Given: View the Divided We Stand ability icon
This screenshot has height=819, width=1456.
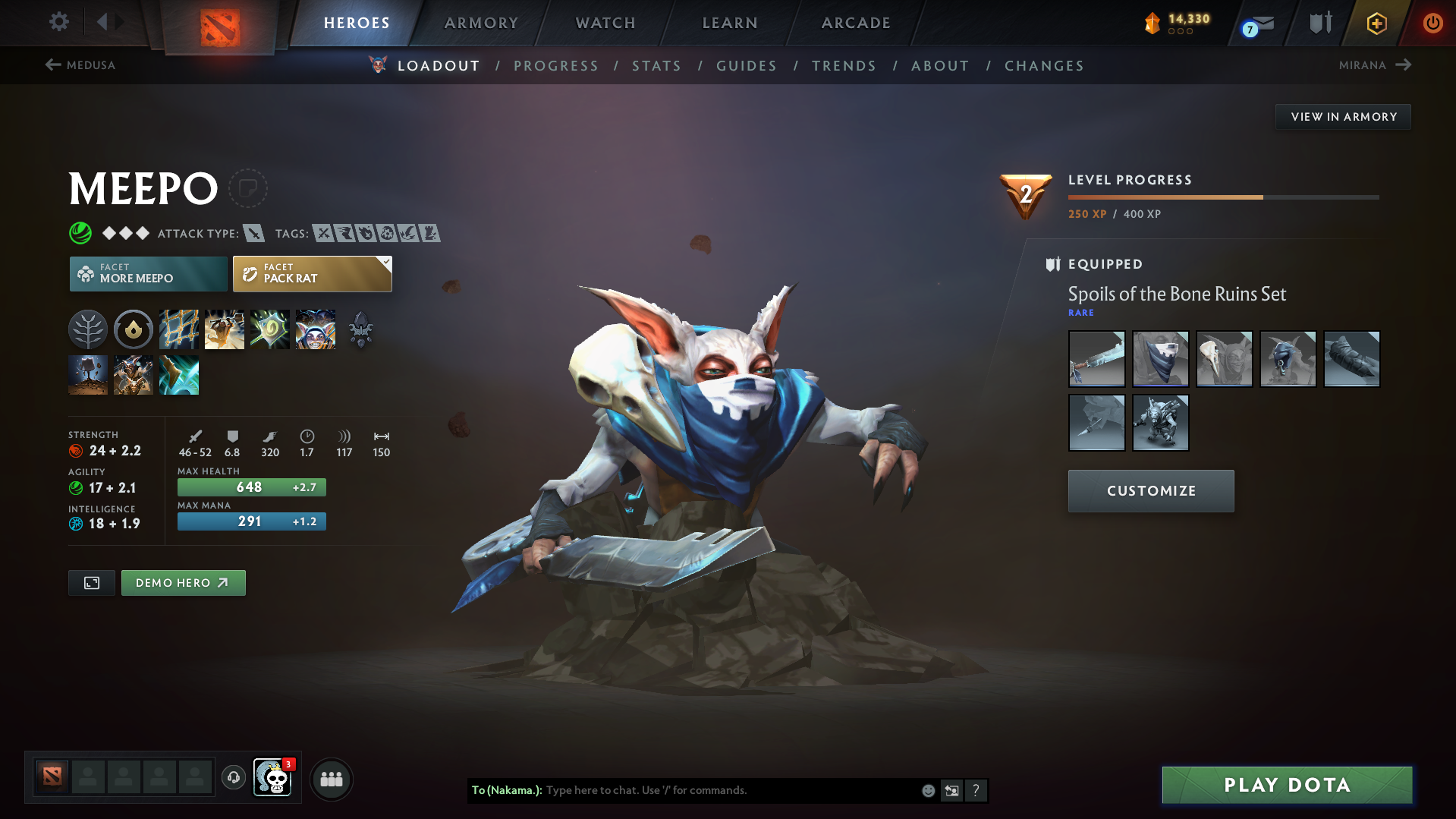Looking at the screenshot, I should pos(316,329).
